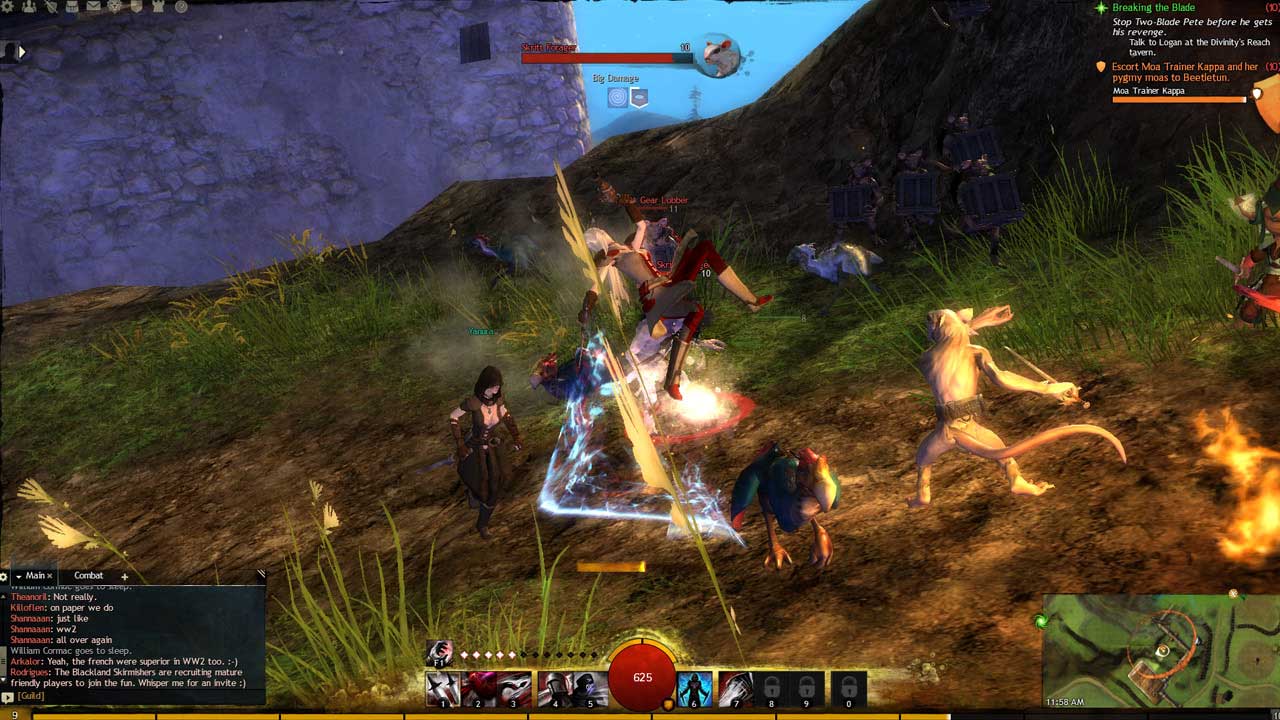This screenshot has height=720, width=1280.
Task: Select the Main chat tab
Action: pos(35,576)
